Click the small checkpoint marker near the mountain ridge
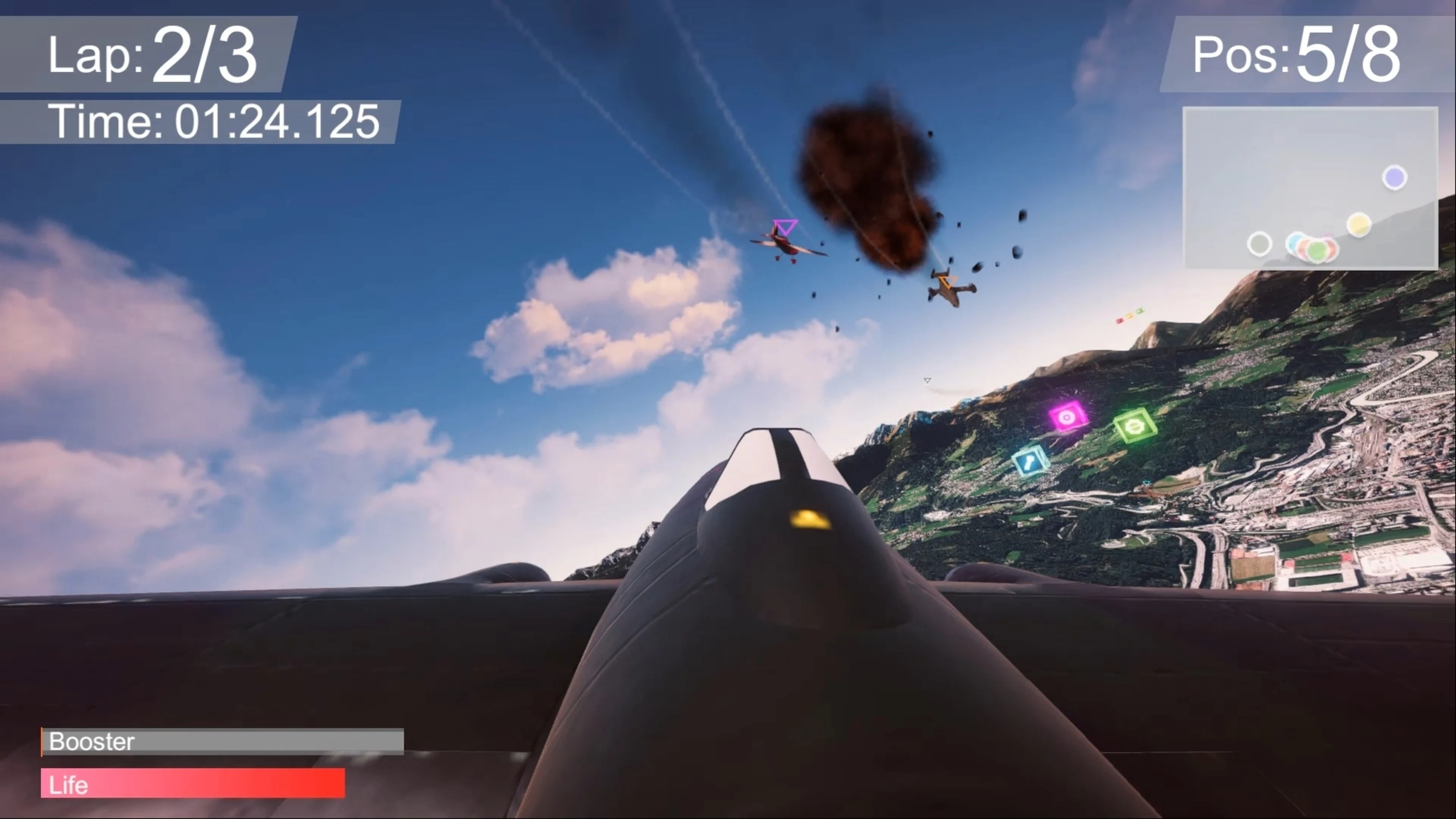 click(927, 380)
